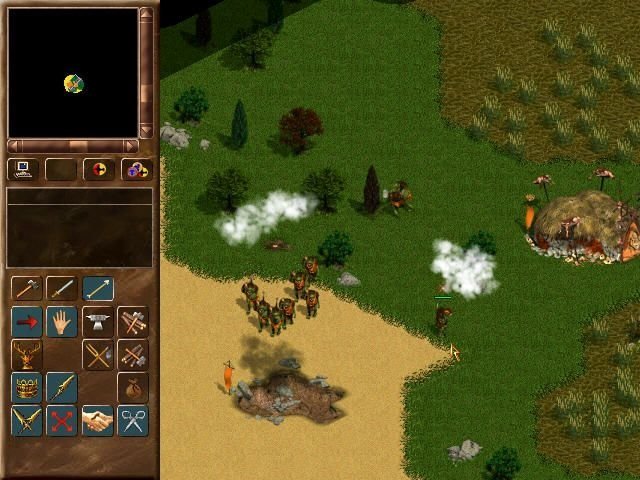640x480 pixels.
Task: Click the multi-colored circles button
Action: tap(136, 170)
